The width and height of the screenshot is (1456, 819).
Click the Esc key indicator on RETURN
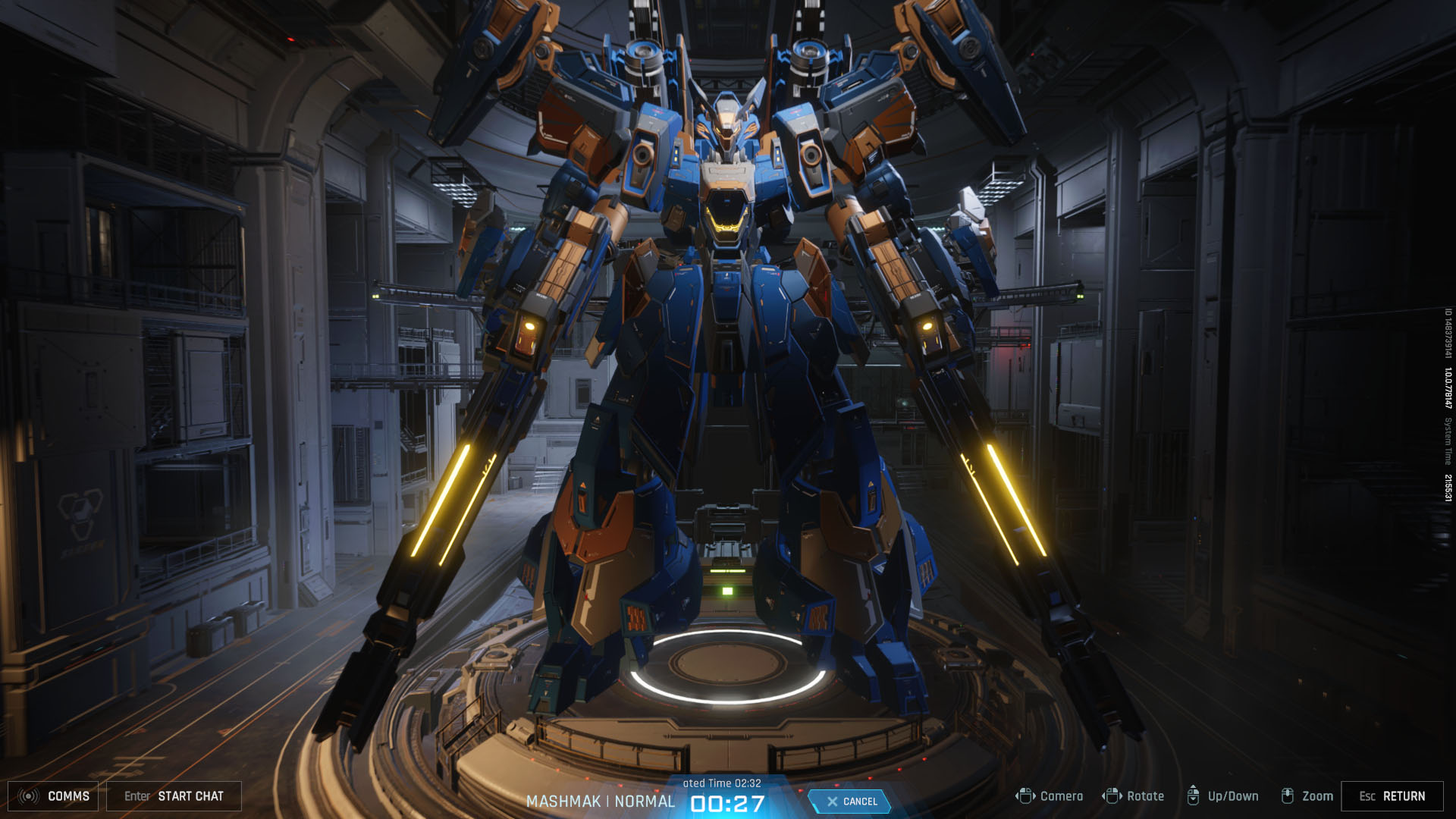(x=1367, y=796)
